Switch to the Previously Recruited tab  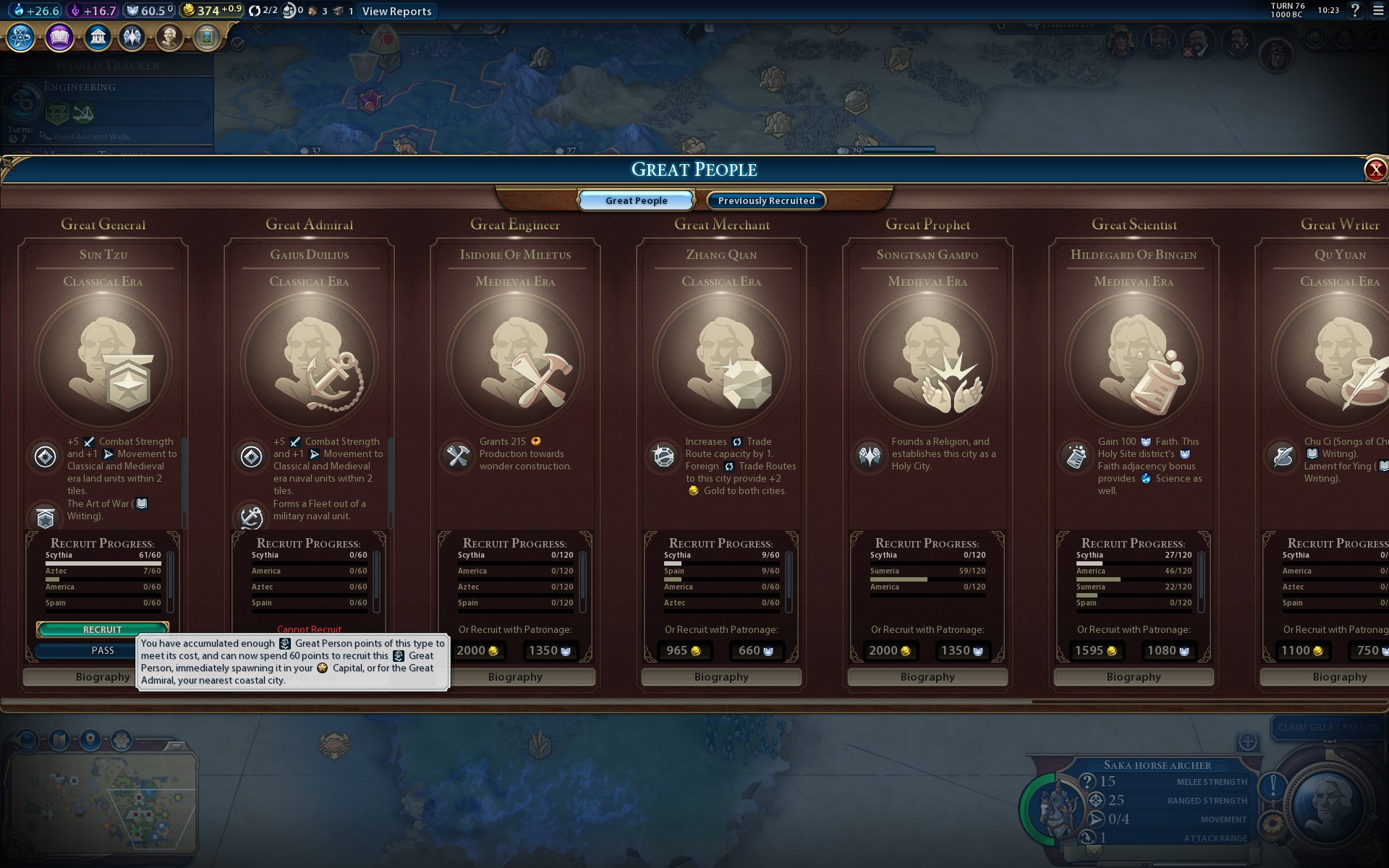pyautogui.click(x=766, y=200)
